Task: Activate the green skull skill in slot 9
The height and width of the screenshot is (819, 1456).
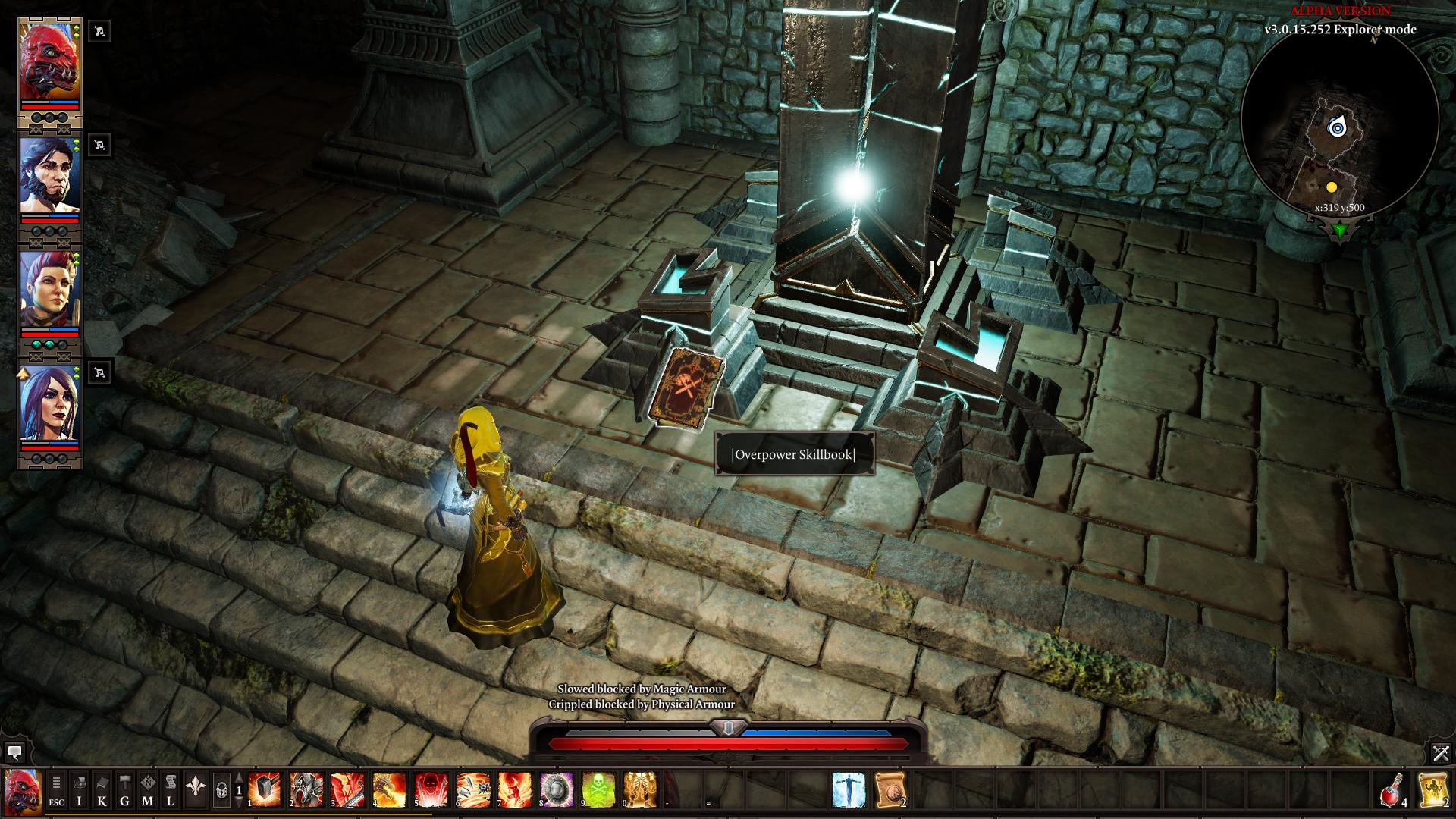Action: [x=597, y=790]
